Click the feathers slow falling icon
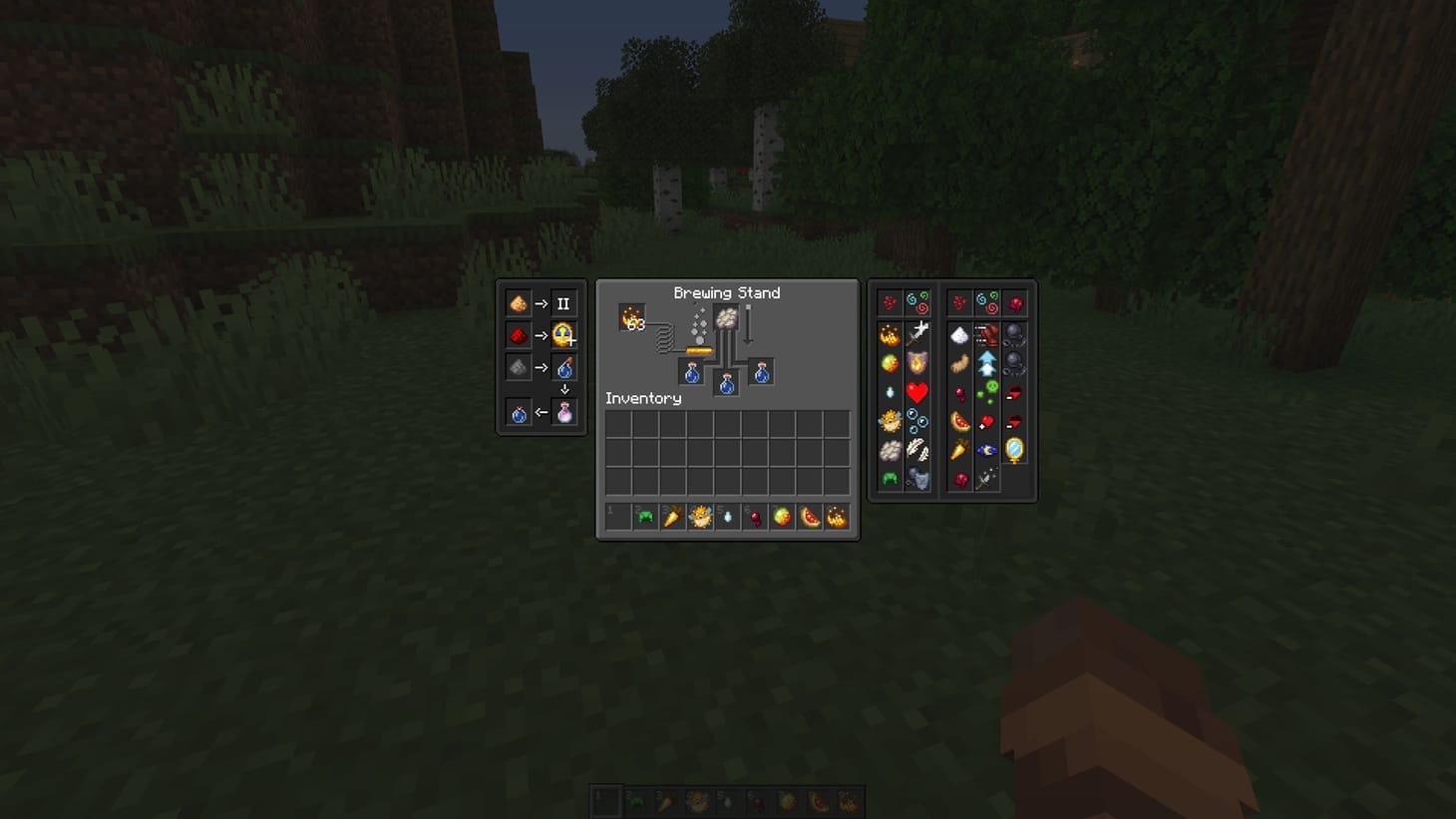This screenshot has height=819, width=1456. coord(917,451)
